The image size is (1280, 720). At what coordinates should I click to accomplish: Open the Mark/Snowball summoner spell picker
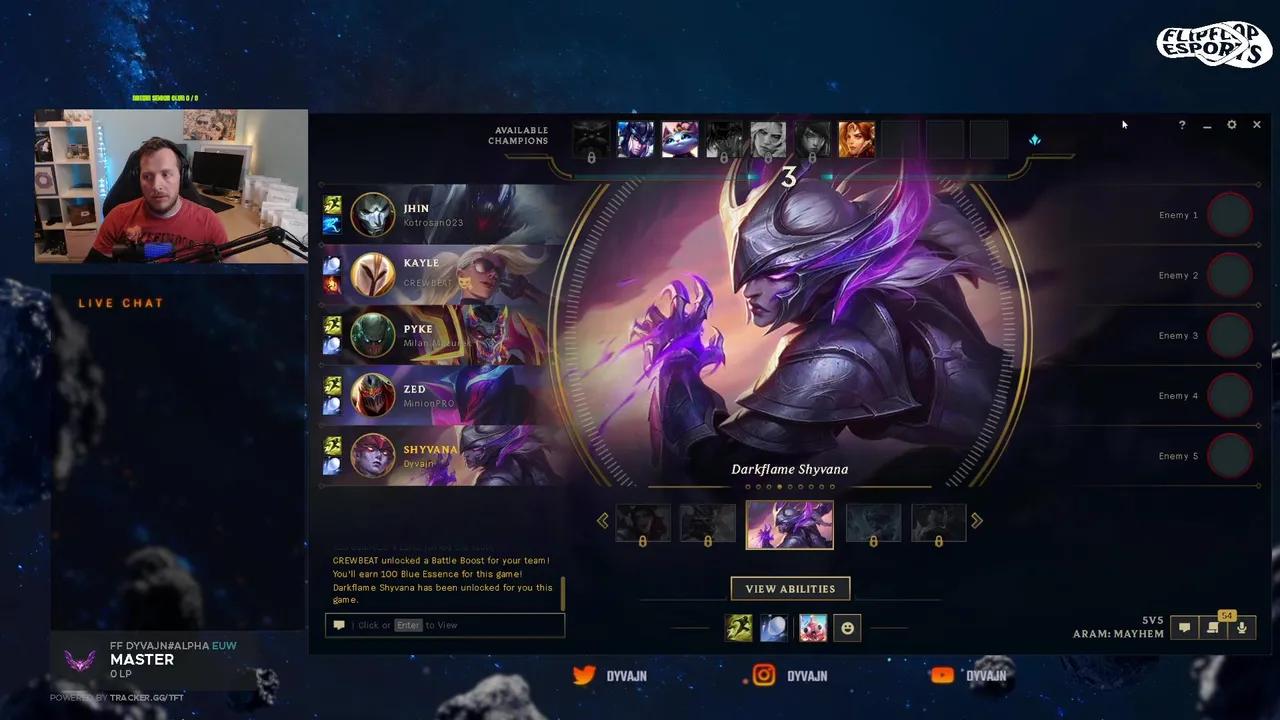click(775, 627)
